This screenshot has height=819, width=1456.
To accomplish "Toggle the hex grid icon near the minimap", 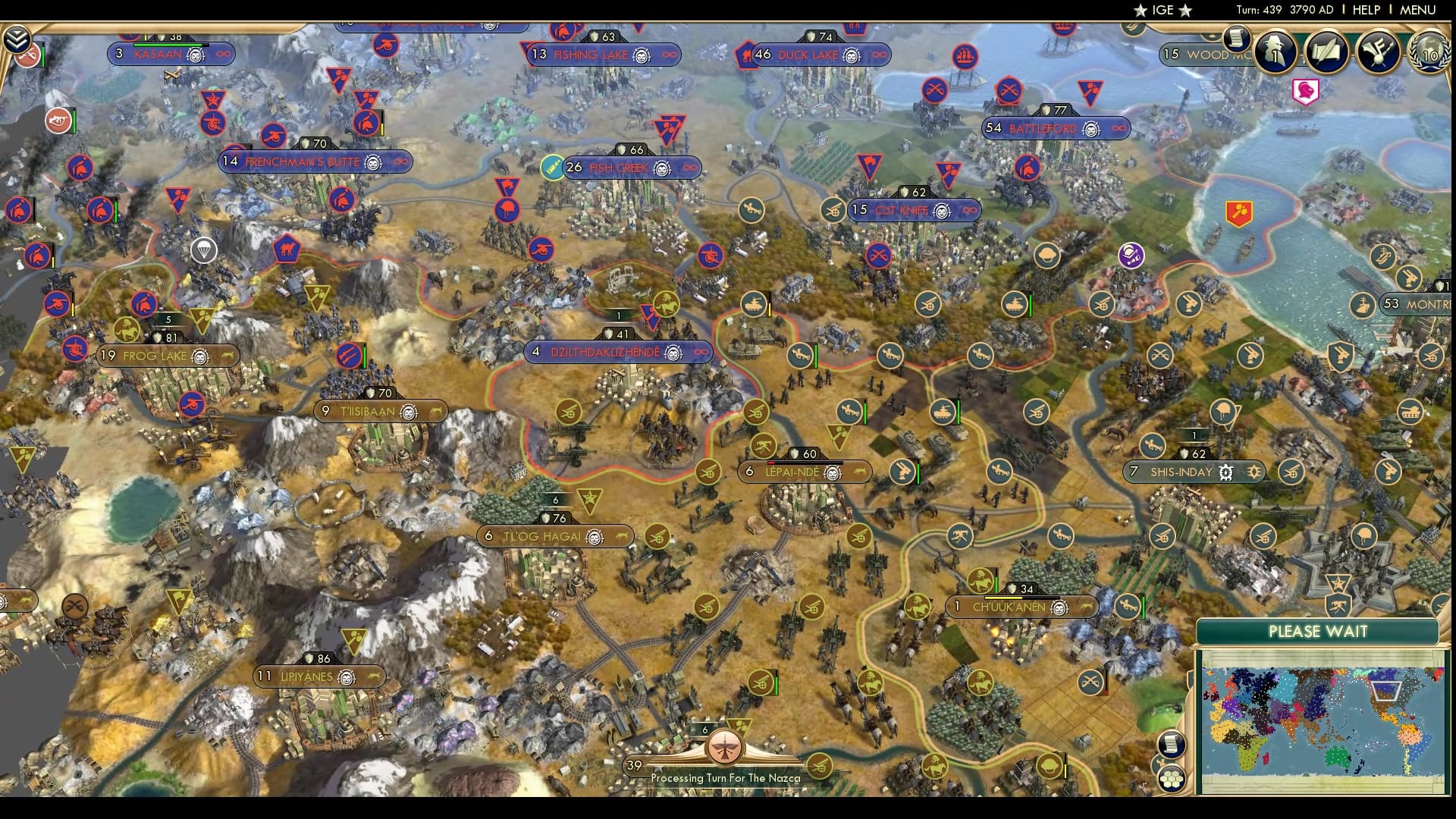I will [1171, 780].
